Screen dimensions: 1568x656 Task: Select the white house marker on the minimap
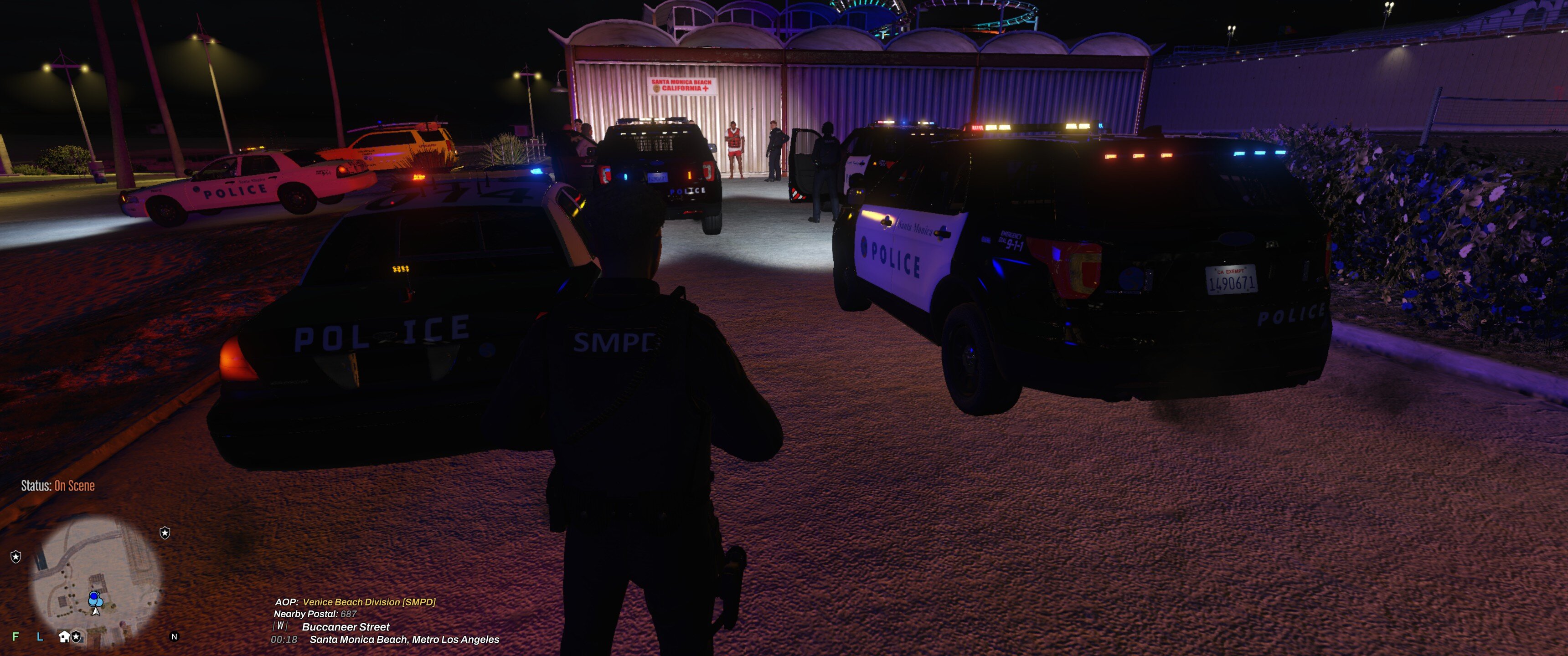point(64,636)
